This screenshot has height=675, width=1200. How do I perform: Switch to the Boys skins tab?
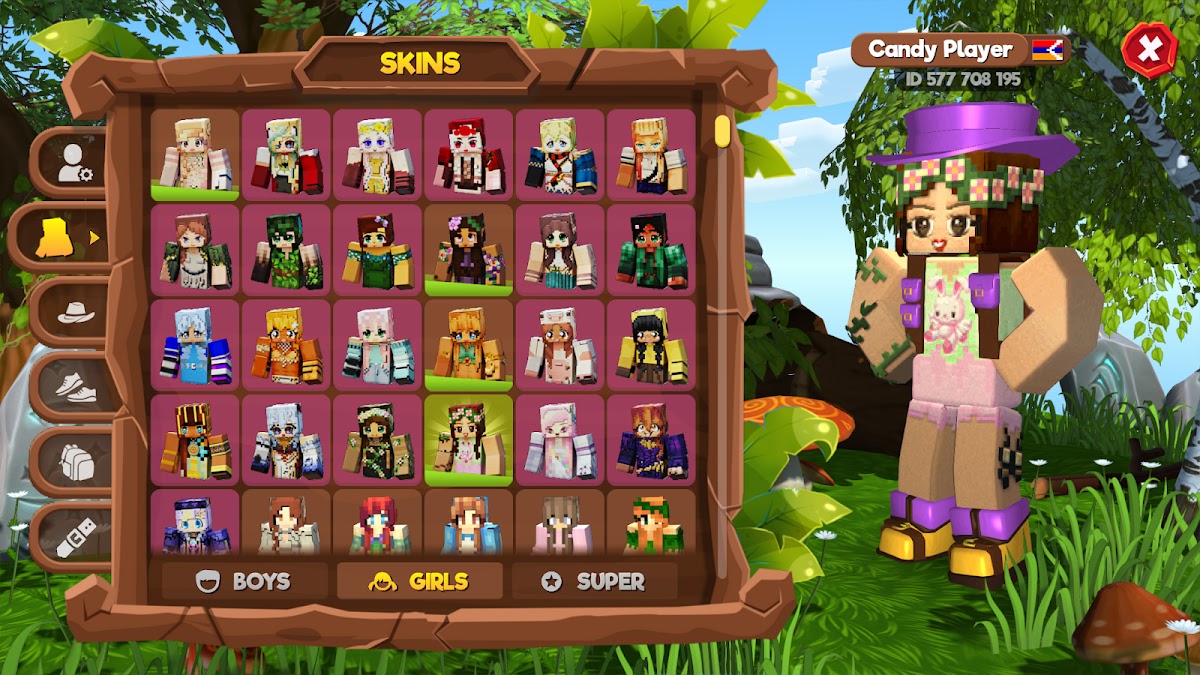coord(244,581)
